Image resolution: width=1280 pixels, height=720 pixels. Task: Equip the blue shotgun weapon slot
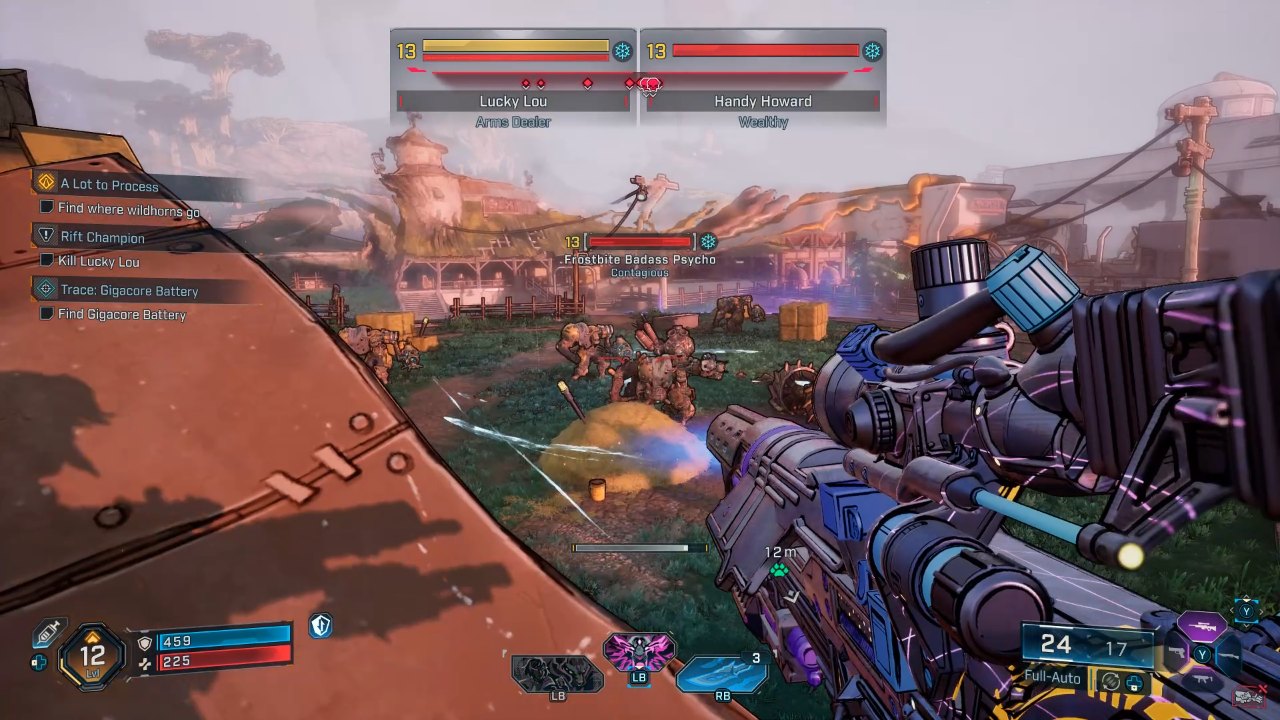click(x=1229, y=655)
